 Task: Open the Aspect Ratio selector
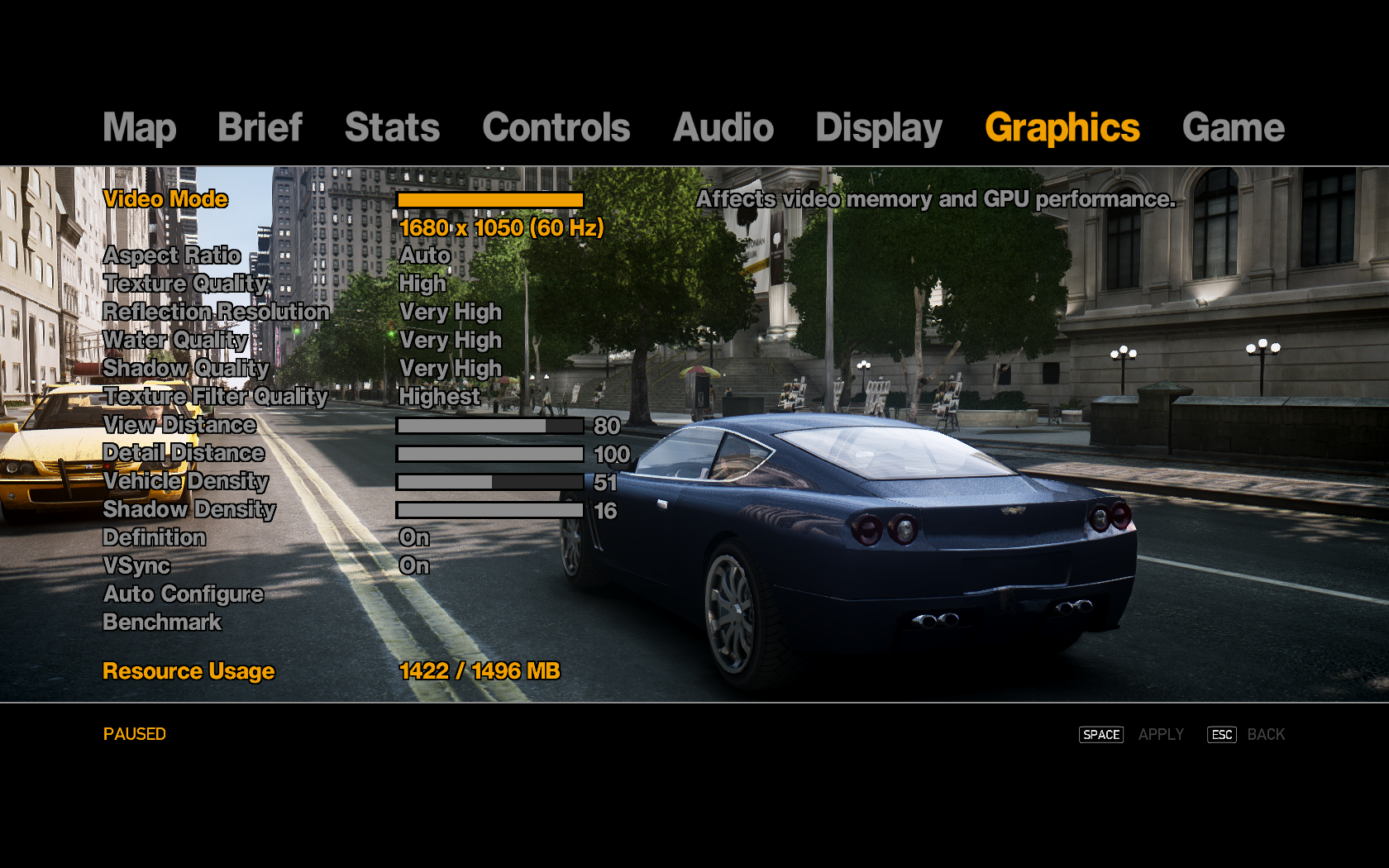point(171,255)
